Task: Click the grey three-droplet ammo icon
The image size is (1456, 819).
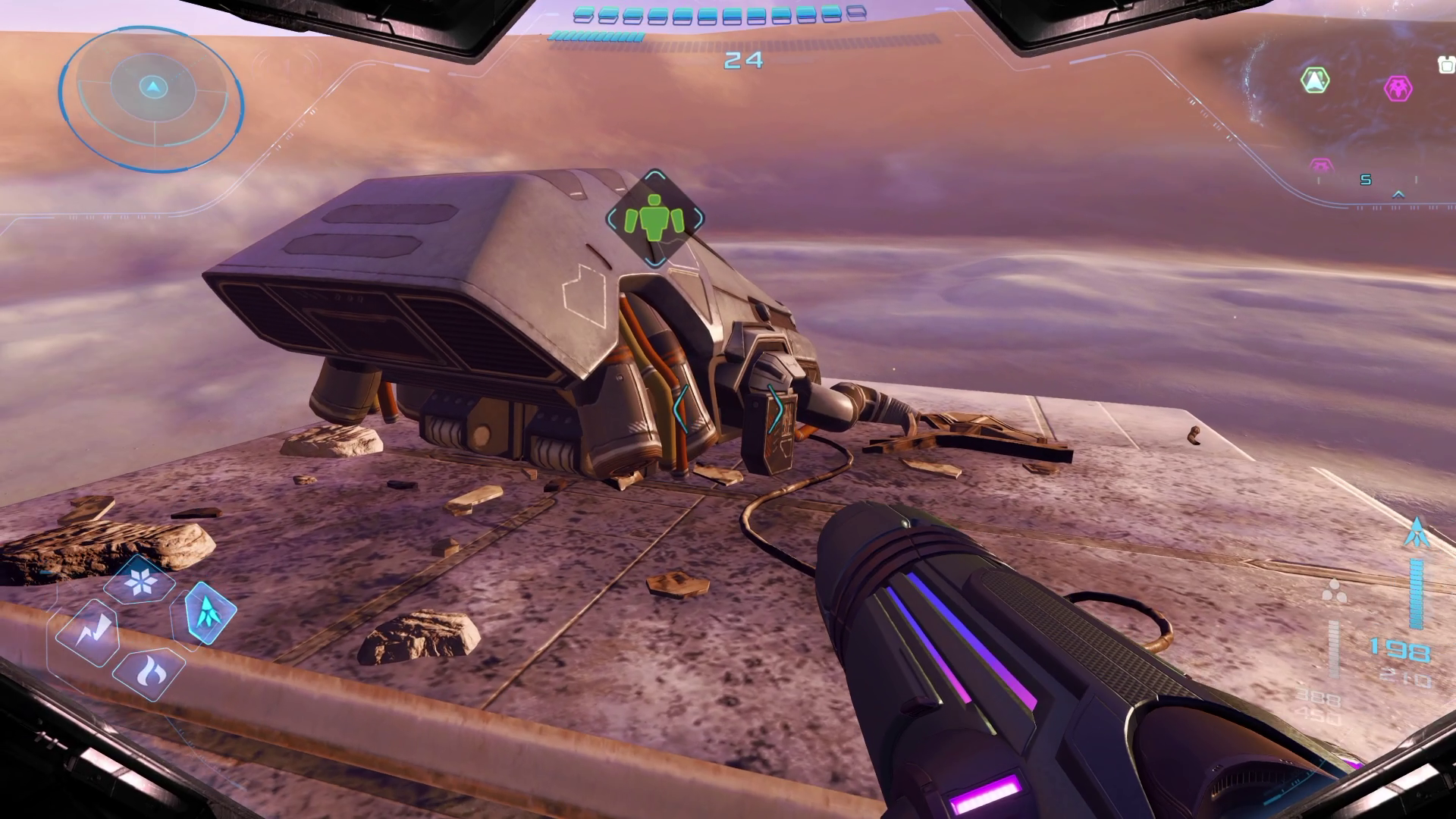Action: point(1334,591)
